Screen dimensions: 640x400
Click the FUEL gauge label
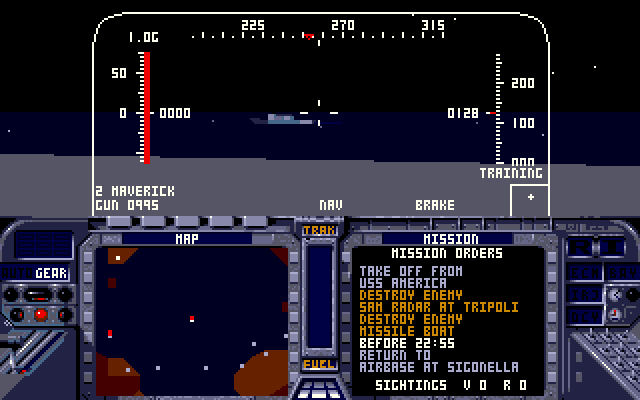319,364
